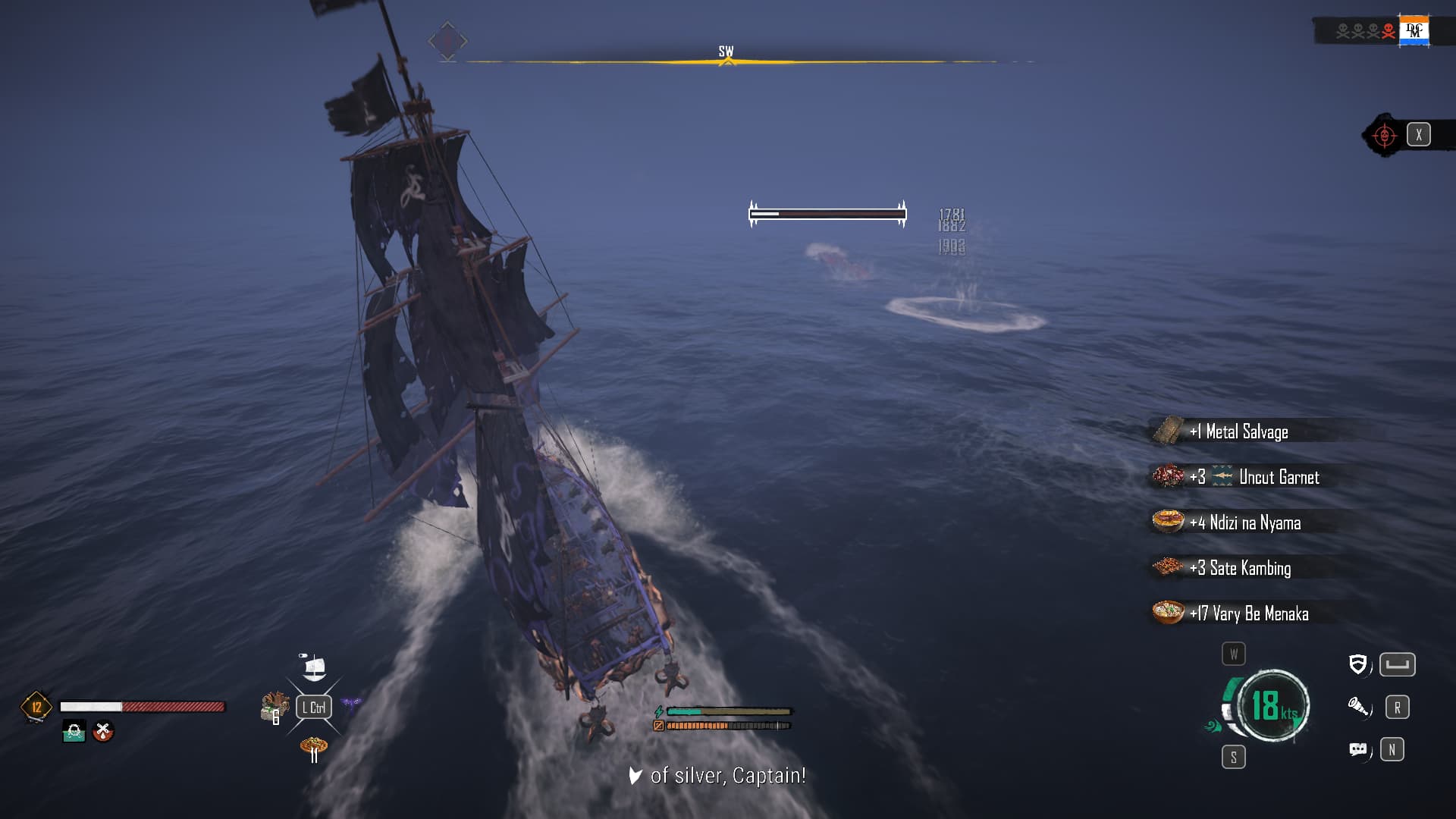Screen dimensions: 1456x819
Task: Click the SW compass heading marker
Action: [726, 54]
